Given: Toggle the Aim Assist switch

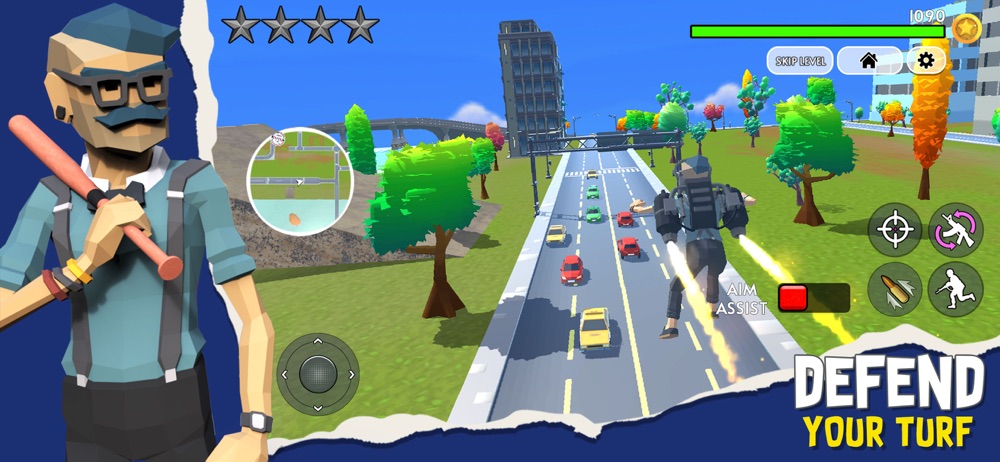Looking at the screenshot, I should [x=813, y=298].
